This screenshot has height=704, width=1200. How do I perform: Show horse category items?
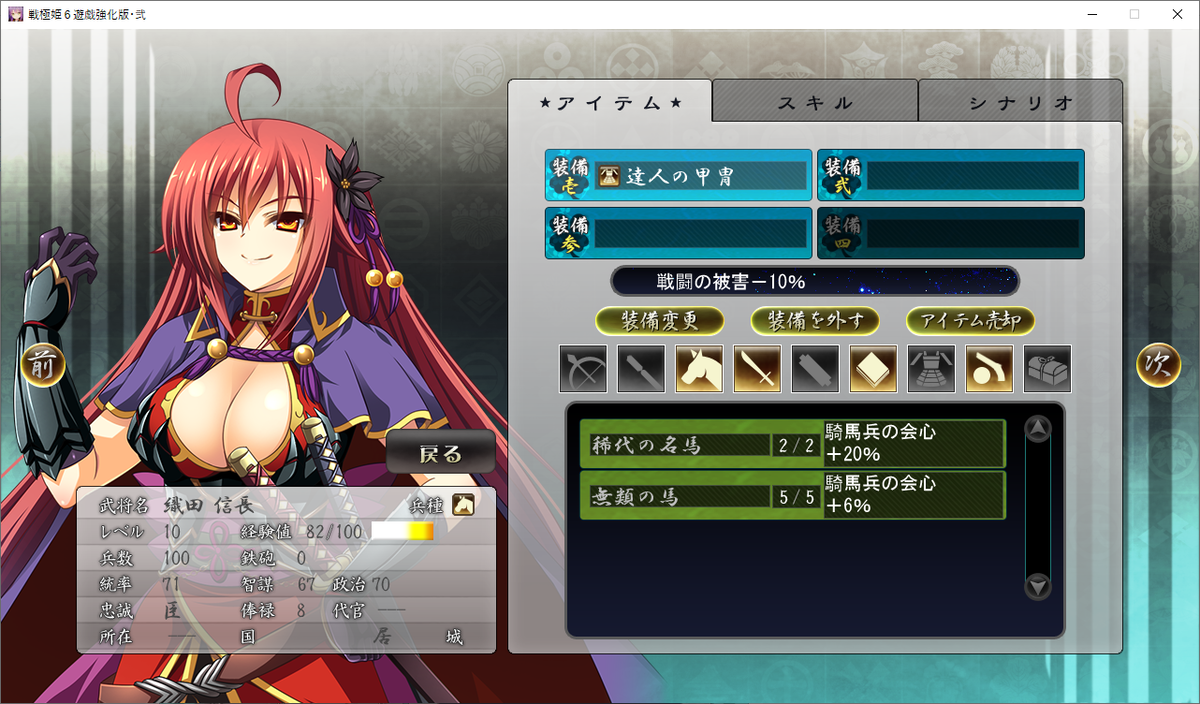[699, 369]
